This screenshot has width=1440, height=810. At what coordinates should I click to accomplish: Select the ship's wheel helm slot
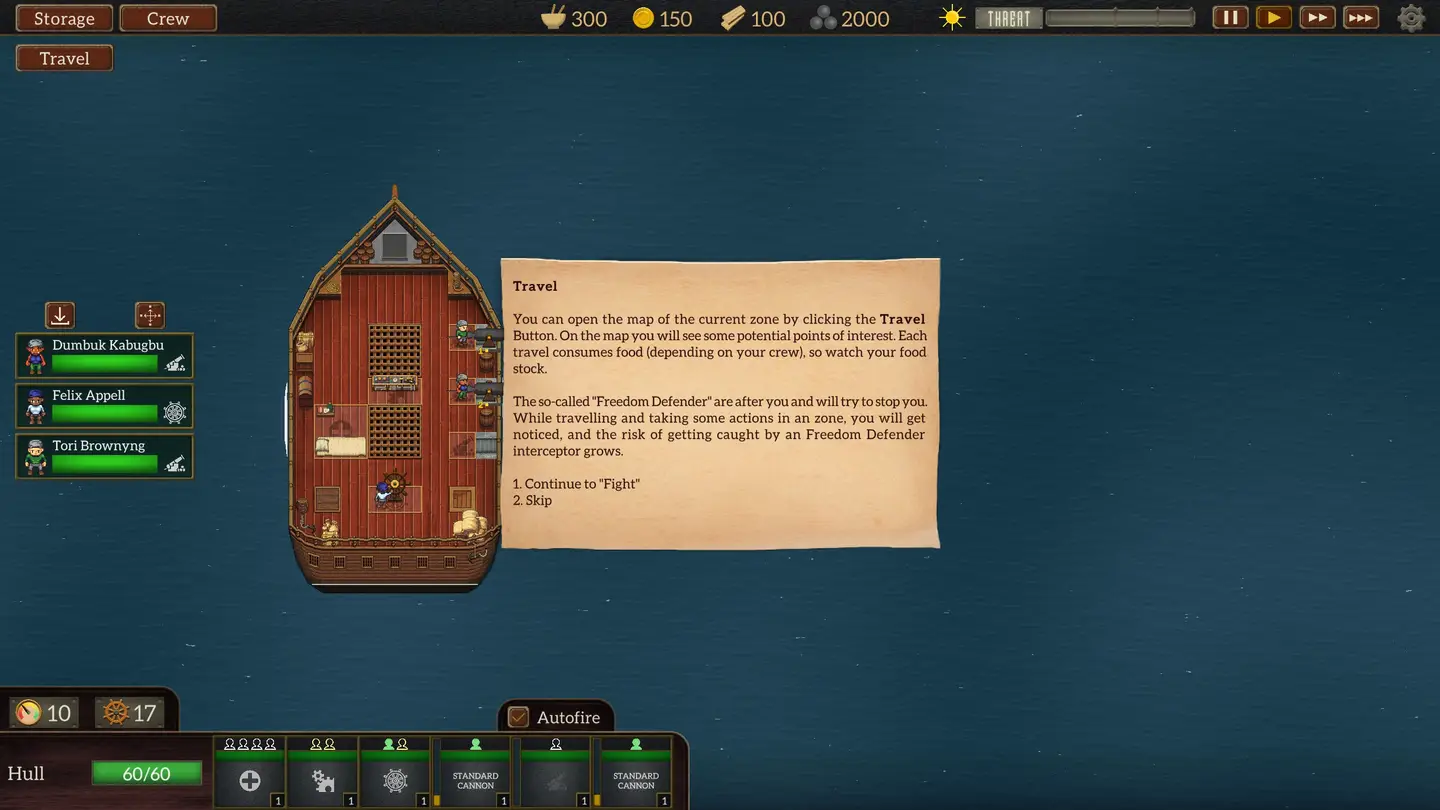[x=396, y=780]
